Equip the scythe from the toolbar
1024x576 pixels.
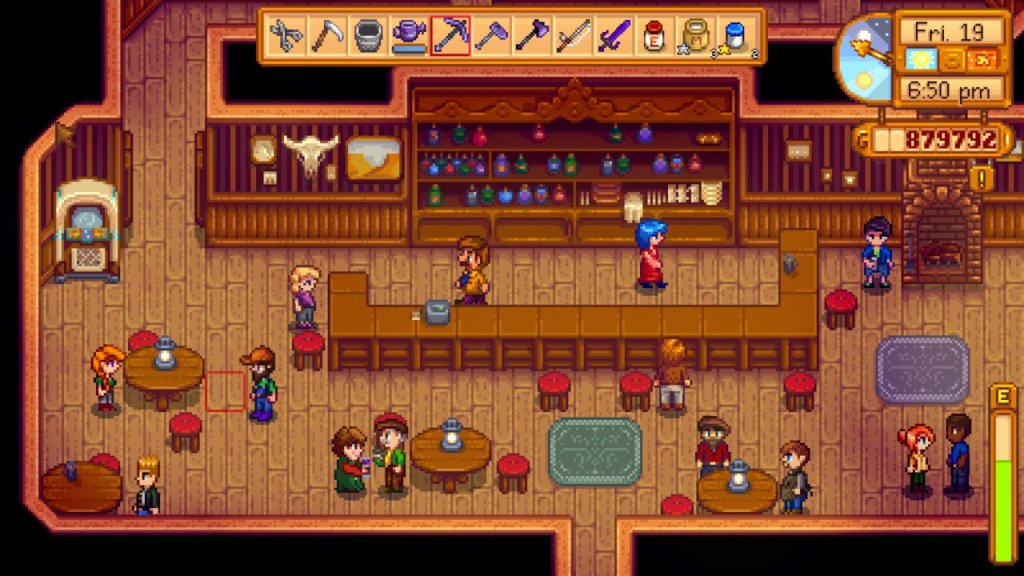click(327, 37)
